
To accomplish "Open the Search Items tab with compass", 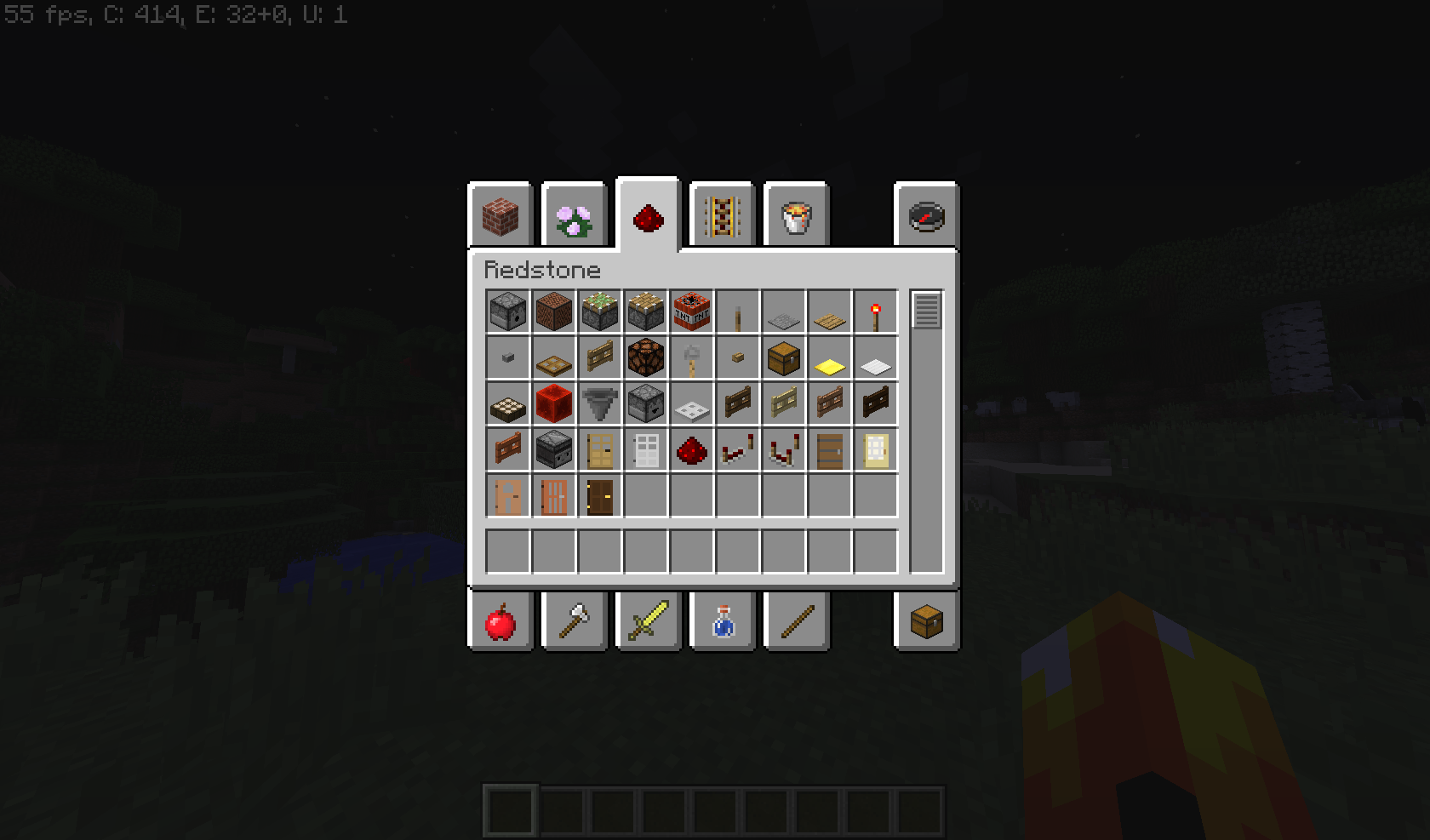I will click(x=928, y=215).
